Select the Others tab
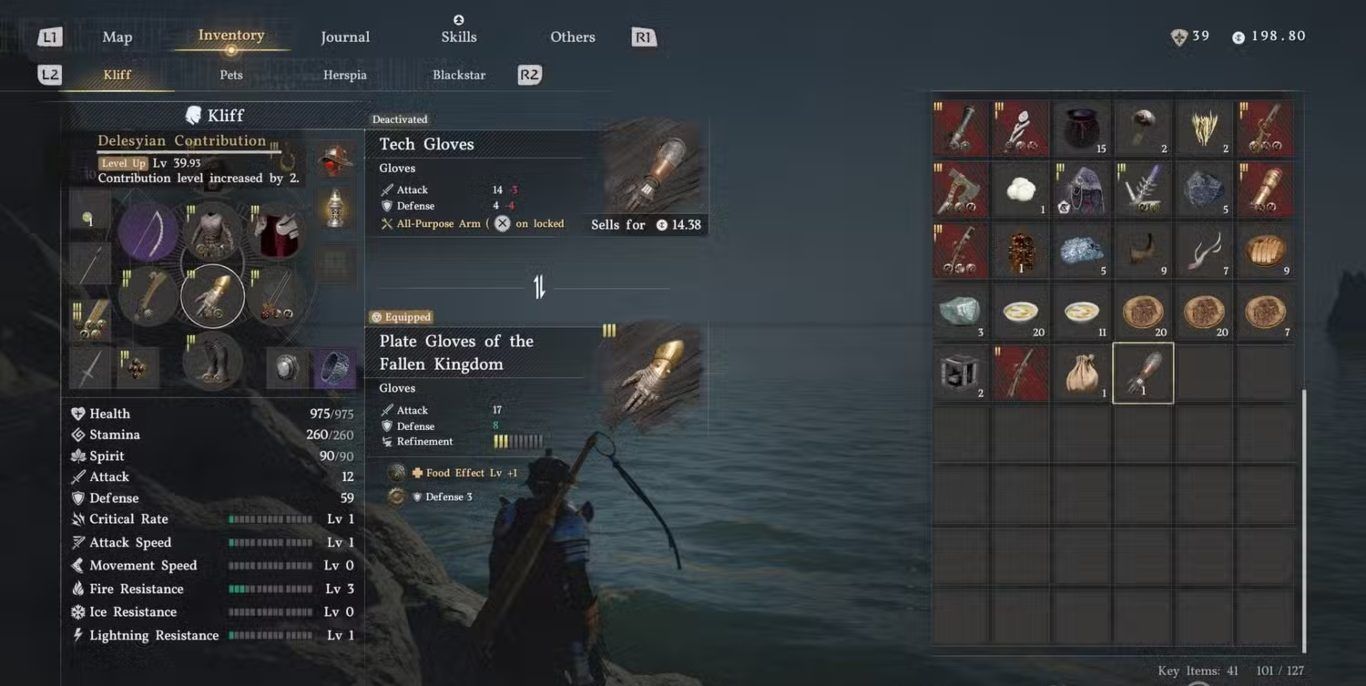 [x=572, y=37]
